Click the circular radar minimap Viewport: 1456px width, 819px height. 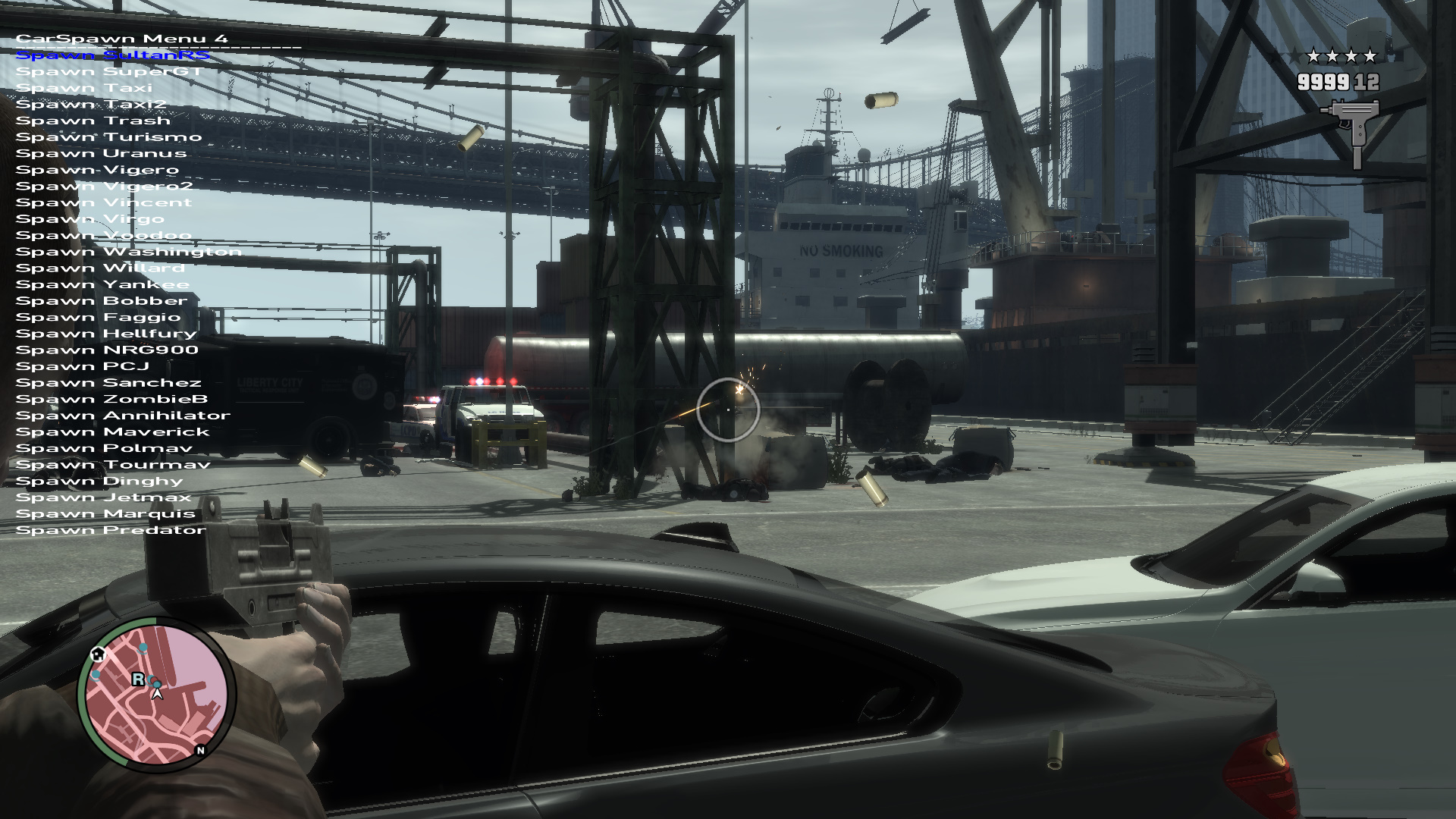pos(156,694)
